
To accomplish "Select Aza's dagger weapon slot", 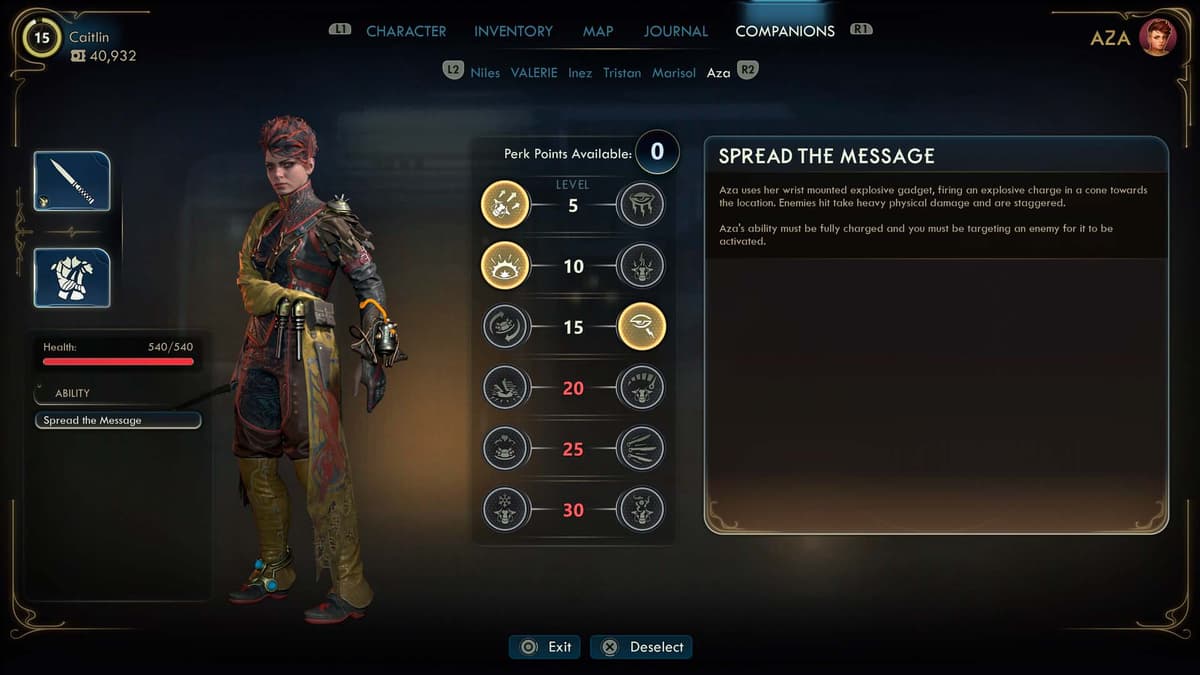I will tap(72, 181).
